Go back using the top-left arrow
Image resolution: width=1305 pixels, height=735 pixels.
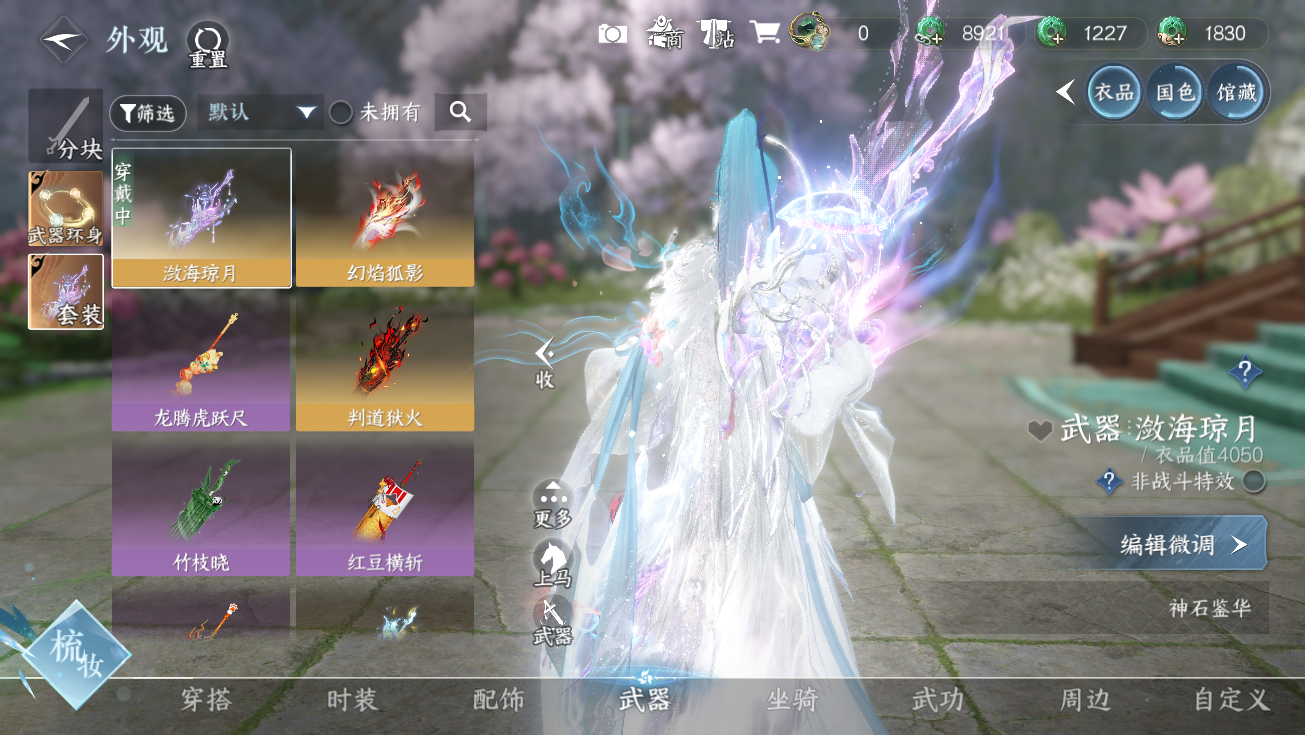click(62, 40)
